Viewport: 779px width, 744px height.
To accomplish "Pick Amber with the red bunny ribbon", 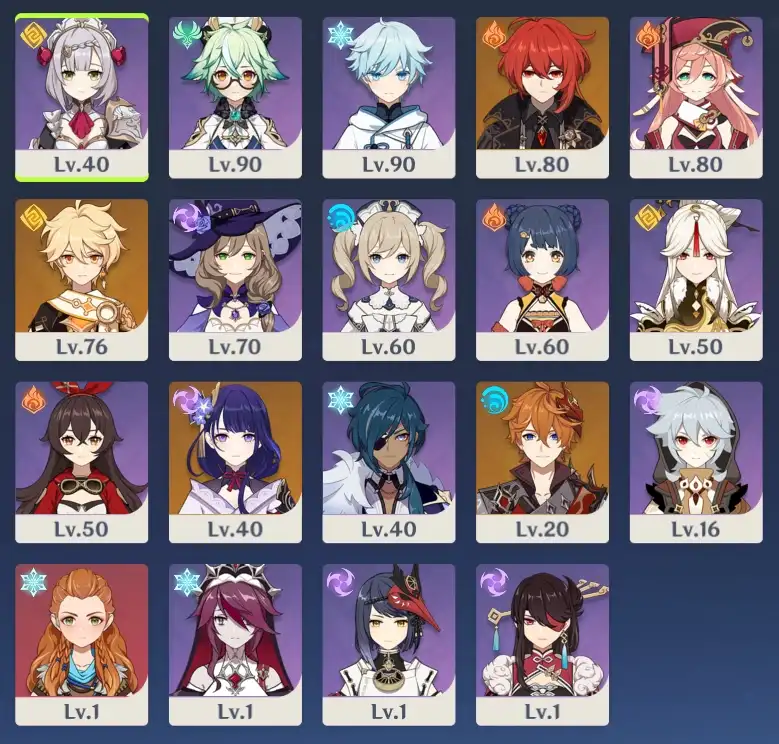I will click(x=82, y=461).
